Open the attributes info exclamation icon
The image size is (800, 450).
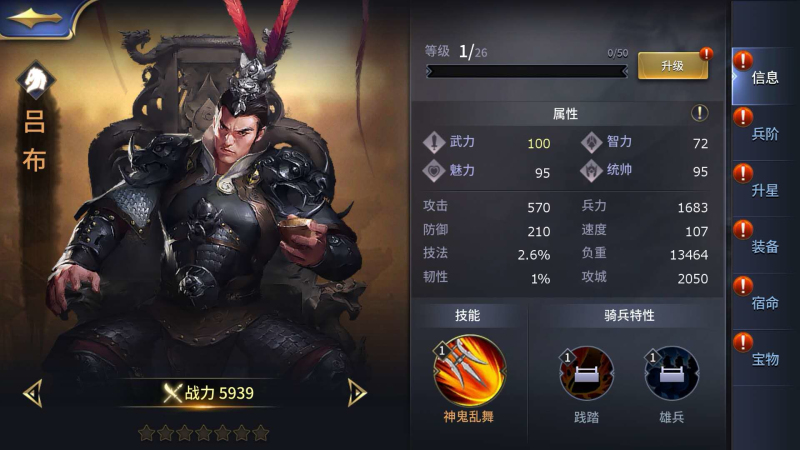tap(700, 113)
